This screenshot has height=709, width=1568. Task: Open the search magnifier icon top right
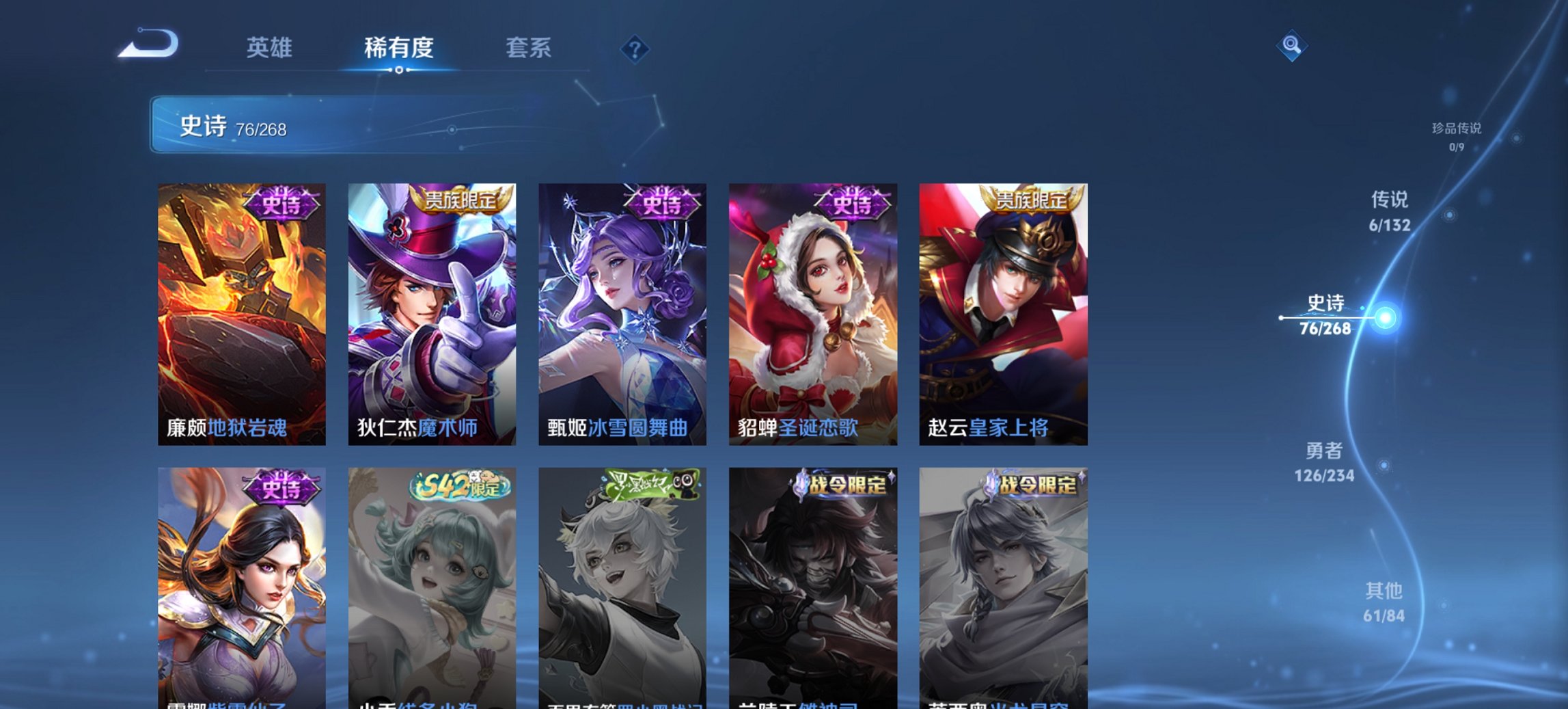[x=1290, y=47]
